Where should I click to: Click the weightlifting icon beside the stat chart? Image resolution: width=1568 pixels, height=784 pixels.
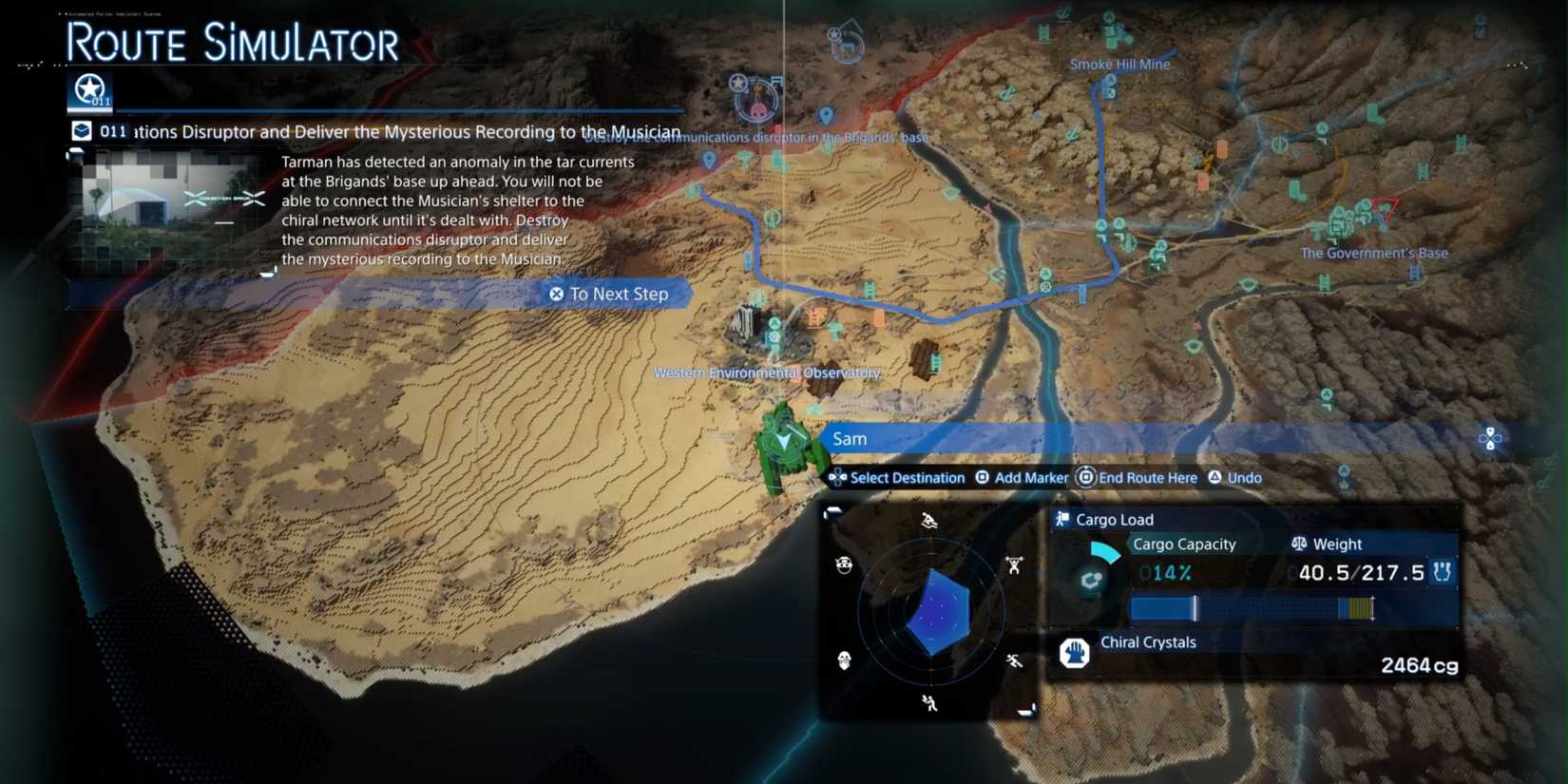click(1014, 564)
